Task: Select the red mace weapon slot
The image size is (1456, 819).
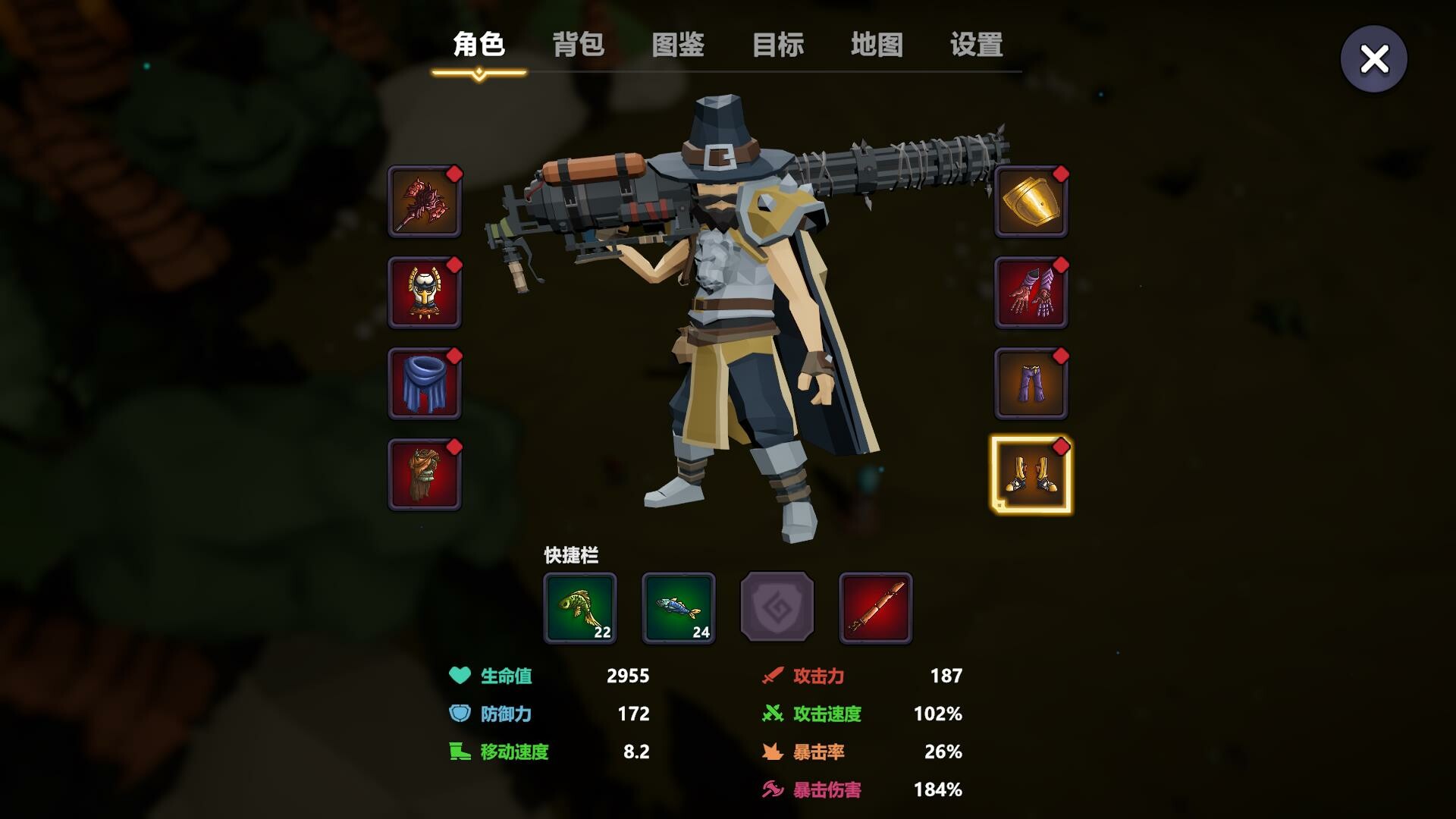Action: click(424, 202)
